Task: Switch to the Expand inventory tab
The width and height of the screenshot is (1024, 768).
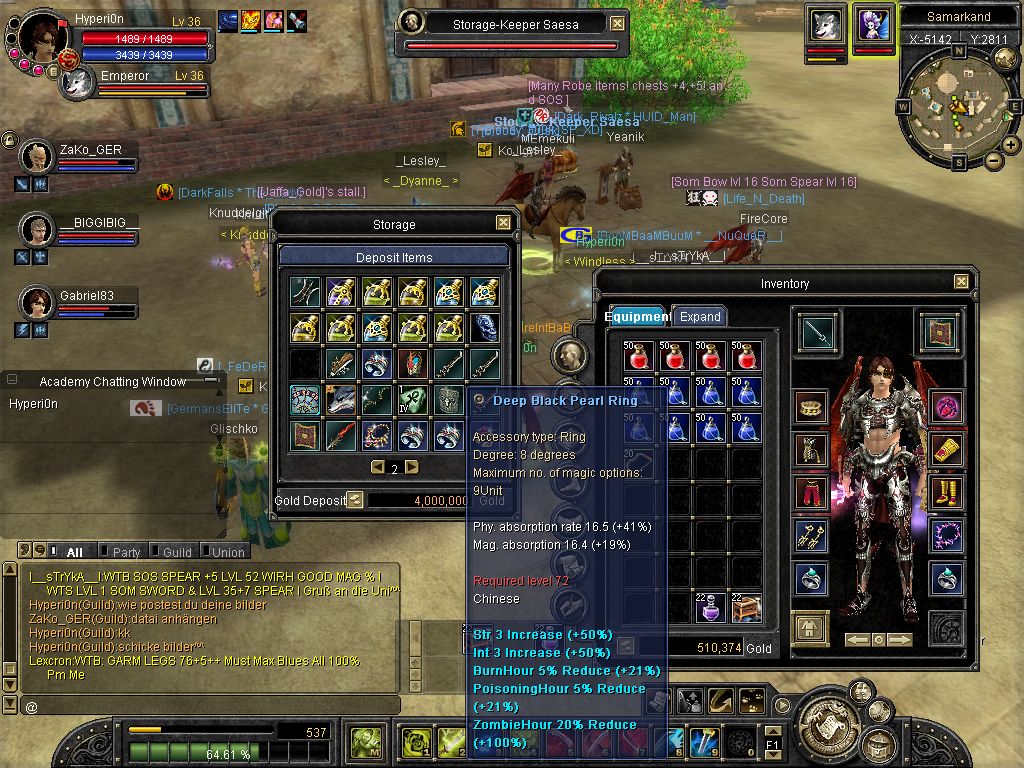Action: click(700, 317)
